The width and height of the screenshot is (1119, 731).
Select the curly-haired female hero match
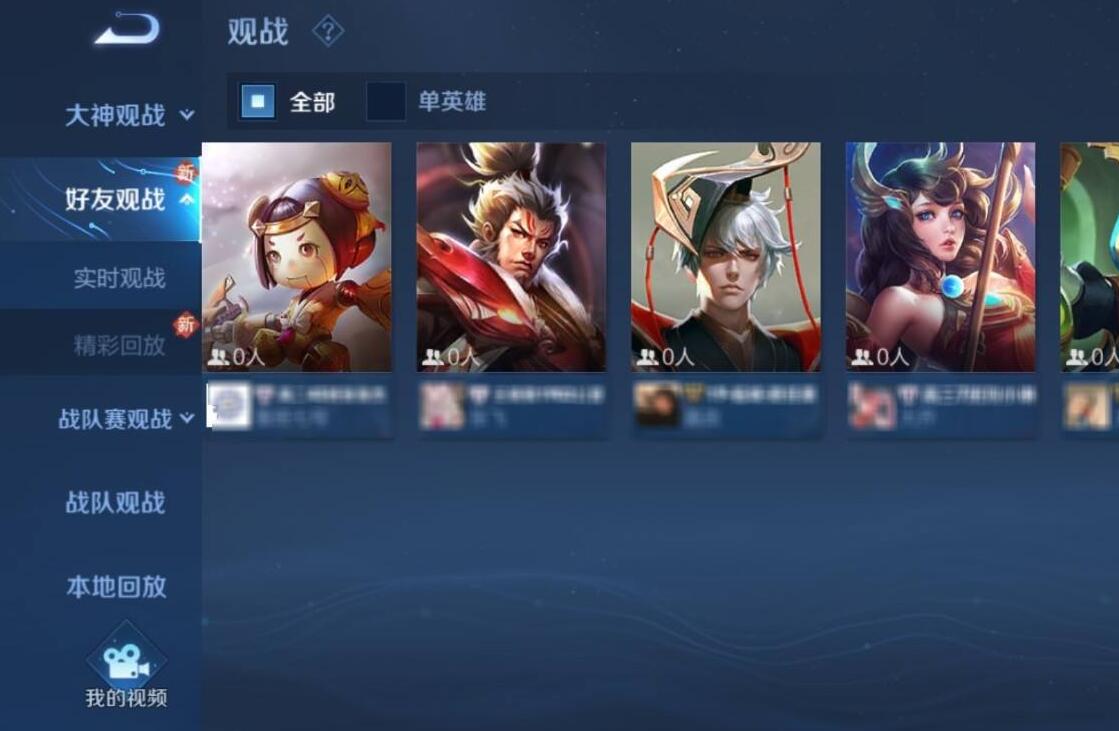[x=940, y=257]
